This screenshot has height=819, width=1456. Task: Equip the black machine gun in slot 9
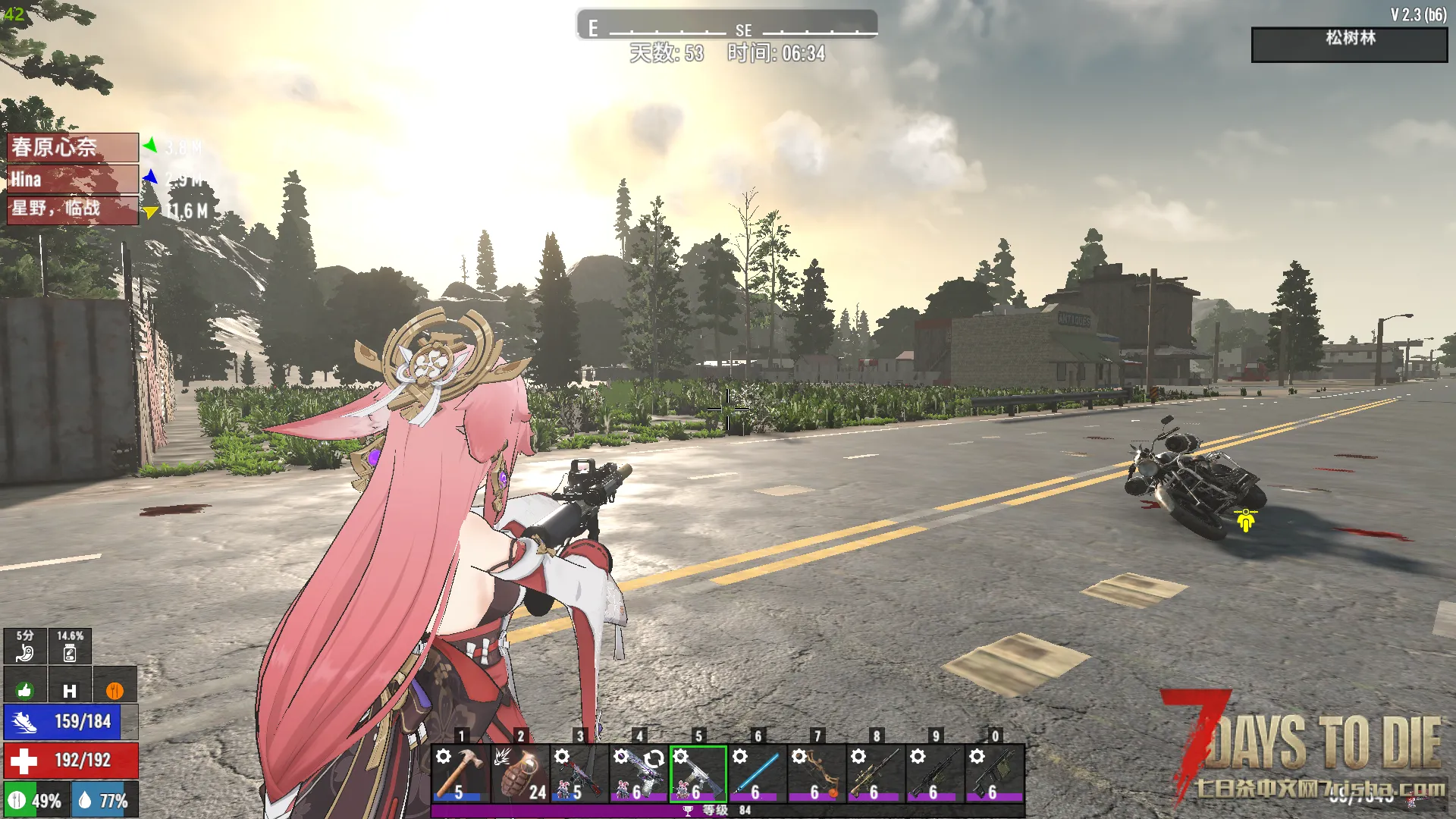point(934,773)
